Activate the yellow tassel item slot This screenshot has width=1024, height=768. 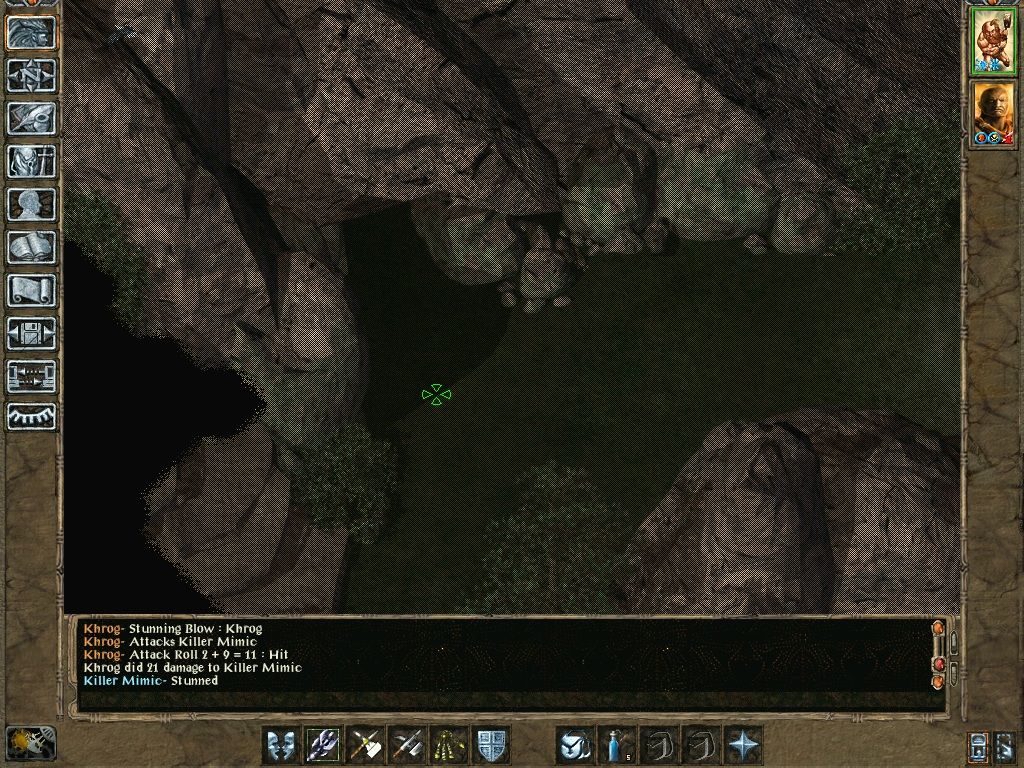pyautogui.click(x=449, y=745)
